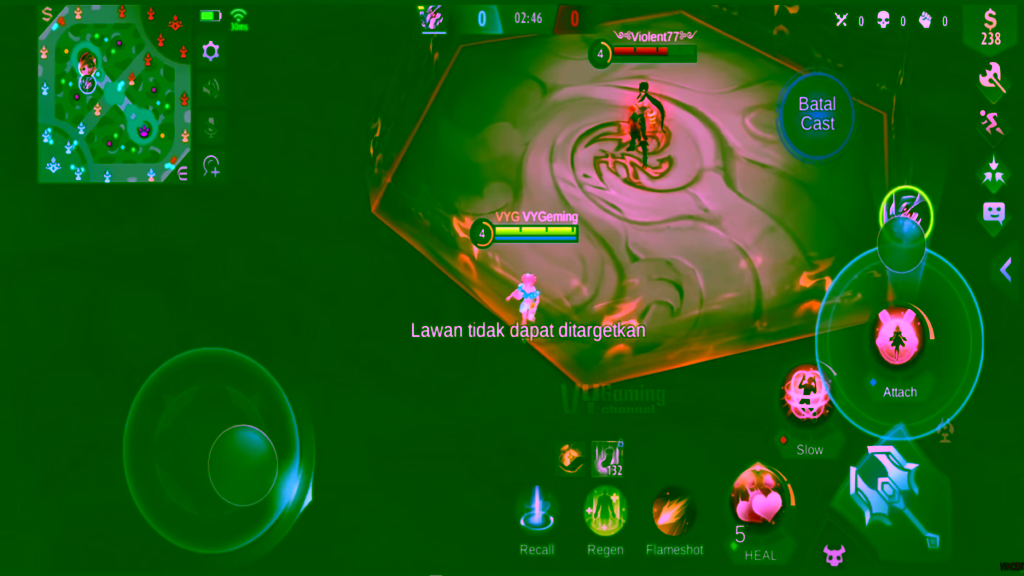Use the equipment item showing 132
Viewport: 1024px width, 576px height.
(606, 458)
